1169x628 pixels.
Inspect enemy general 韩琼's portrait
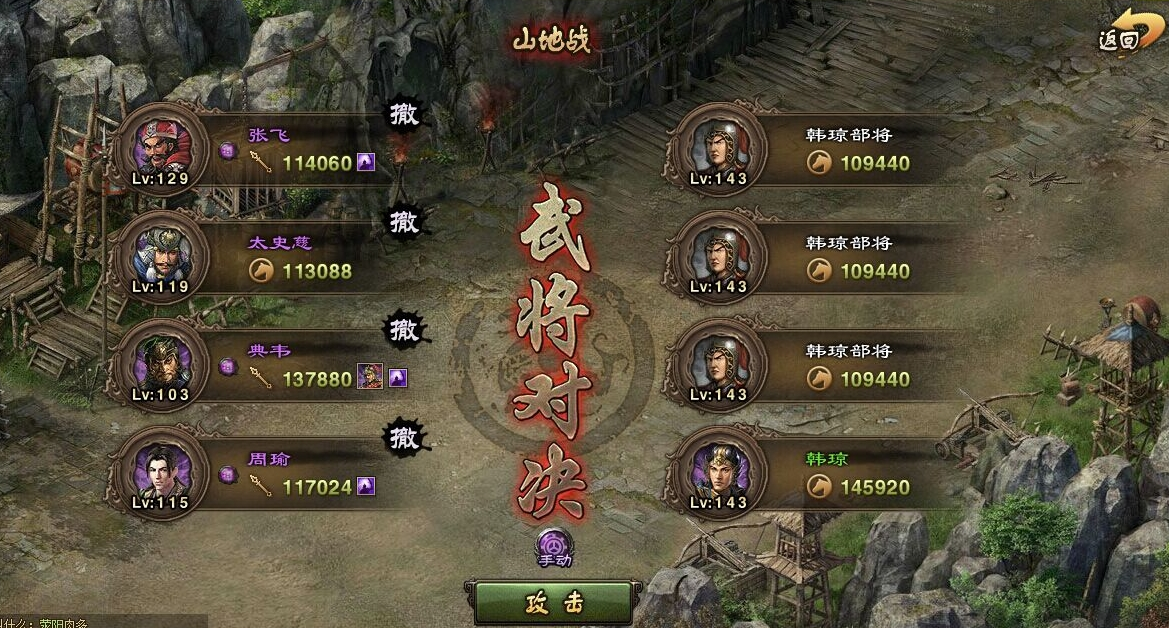click(717, 473)
